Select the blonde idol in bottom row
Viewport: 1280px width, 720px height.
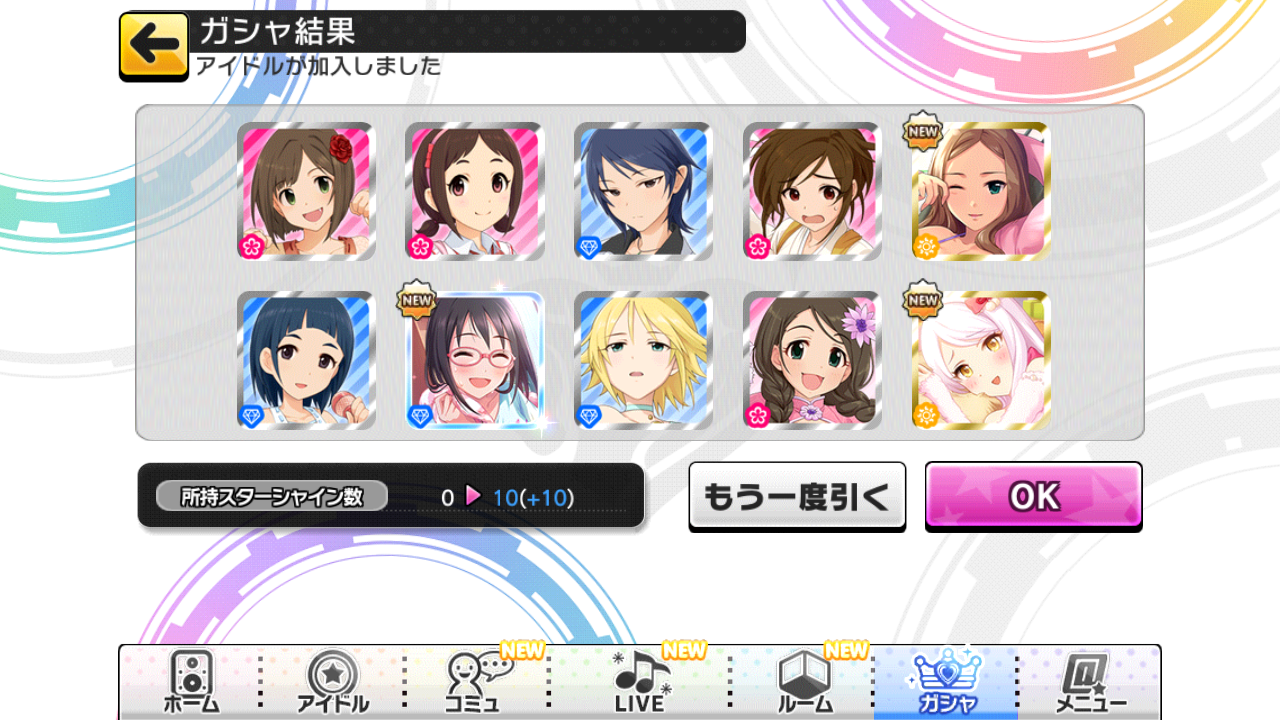coord(643,360)
